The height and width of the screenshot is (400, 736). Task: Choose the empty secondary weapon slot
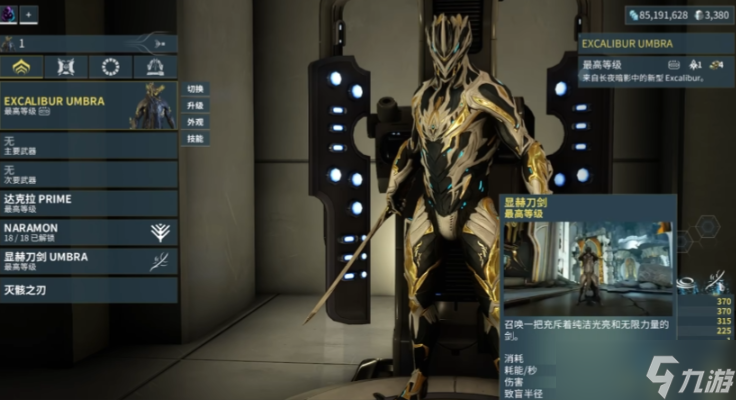click(88, 175)
